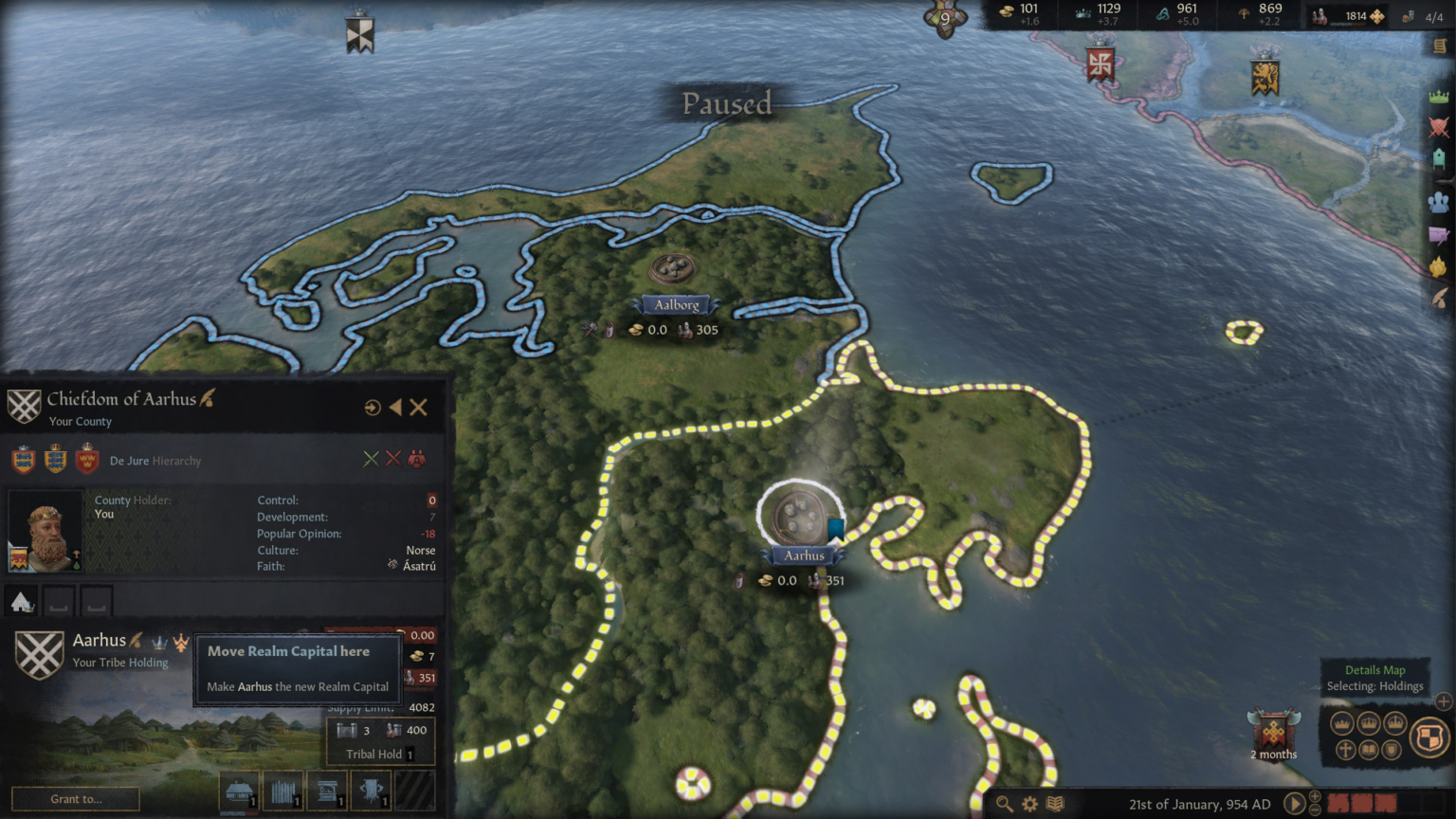
Task: Select the county holder's portrait
Action: (x=46, y=531)
